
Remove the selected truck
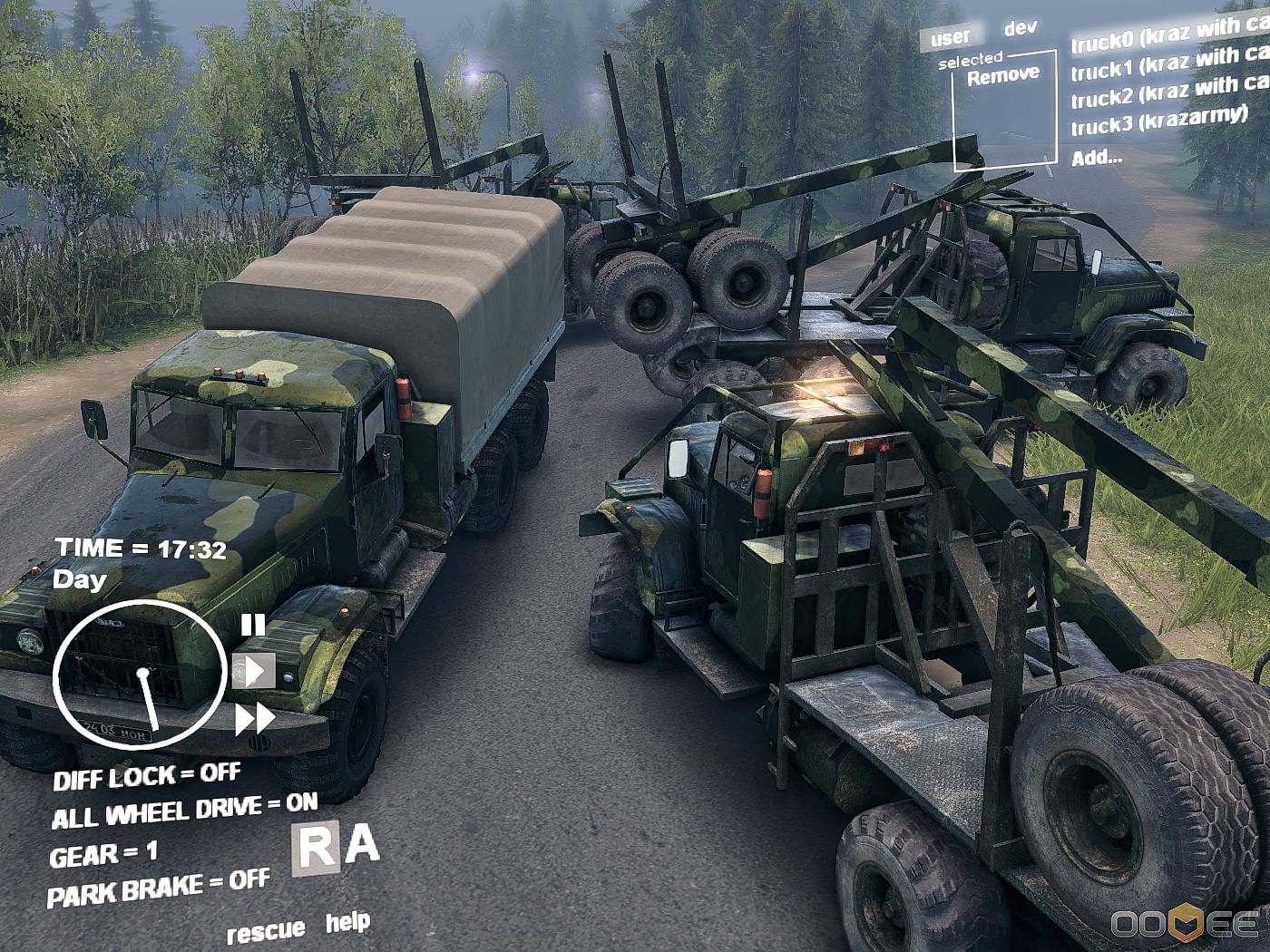point(1002,76)
